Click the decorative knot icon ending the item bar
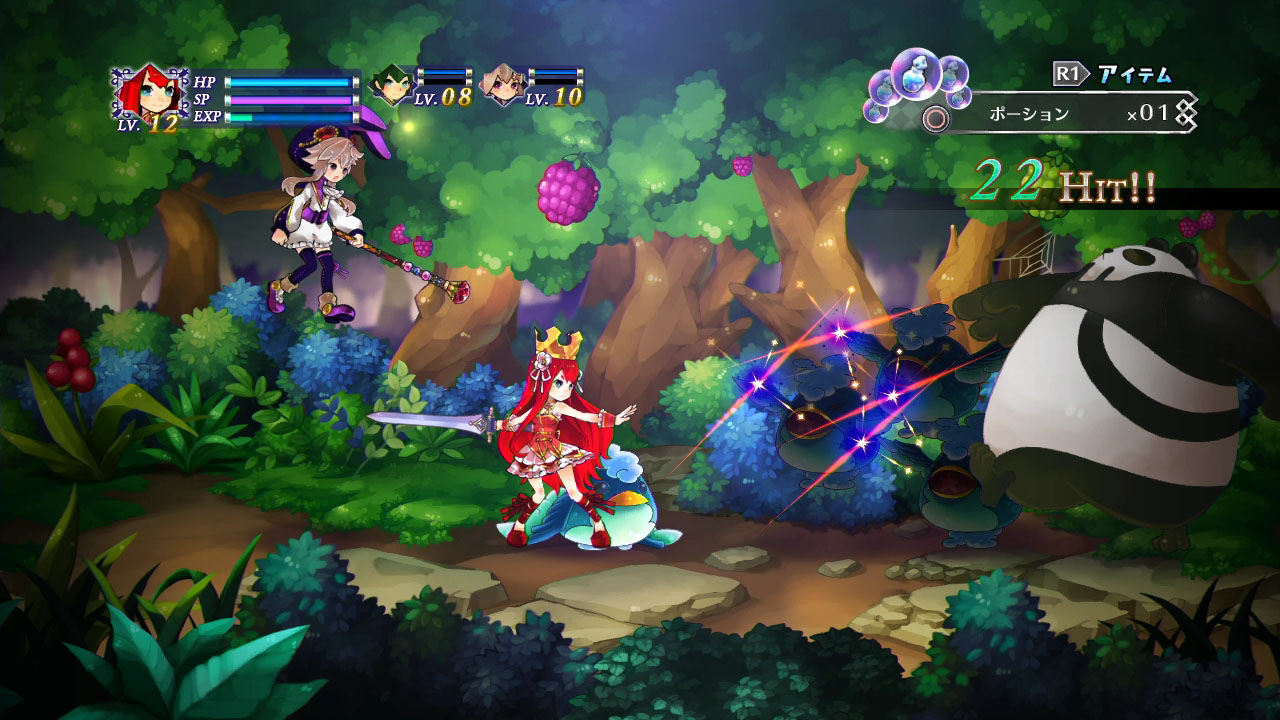The height and width of the screenshot is (720, 1280). point(1186,112)
